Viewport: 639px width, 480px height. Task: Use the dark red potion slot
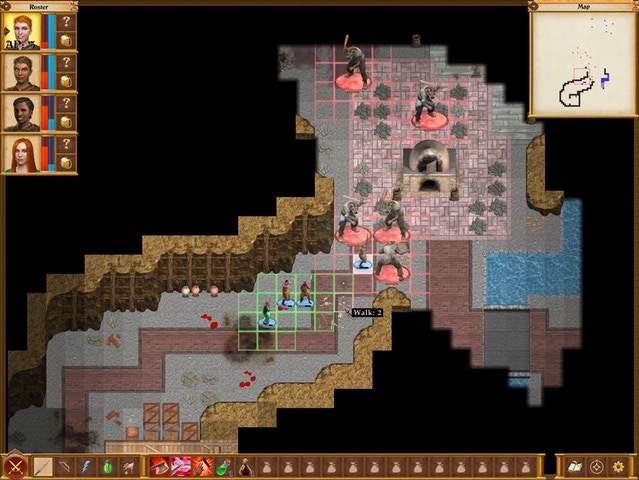tap(244, 466)
